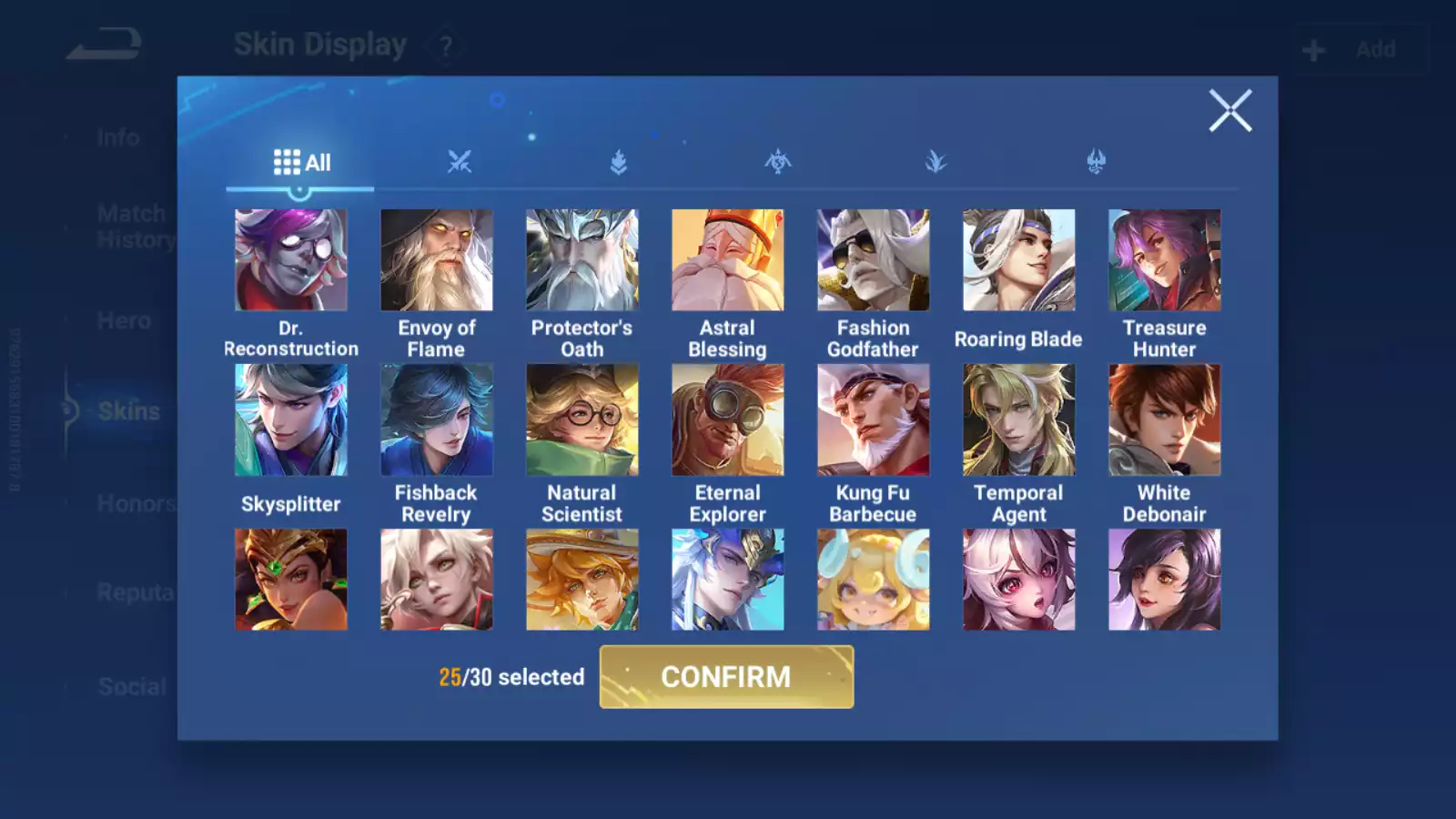Pick the White Debonair skin
The image size is (1456, 819).
click(1165, 420)
